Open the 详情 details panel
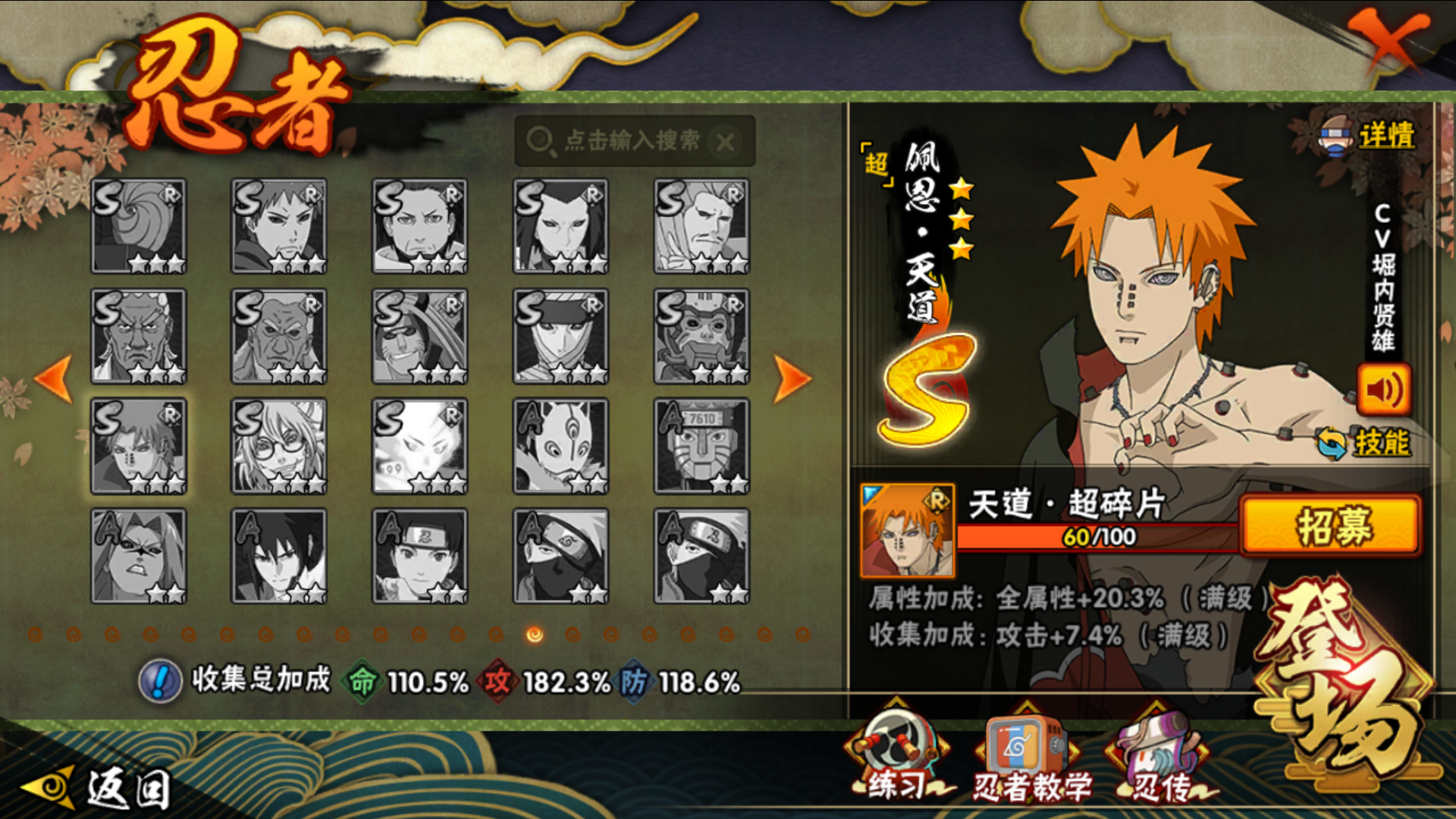The height and width of the screenshot is (819, 1456). point(1369,136)
